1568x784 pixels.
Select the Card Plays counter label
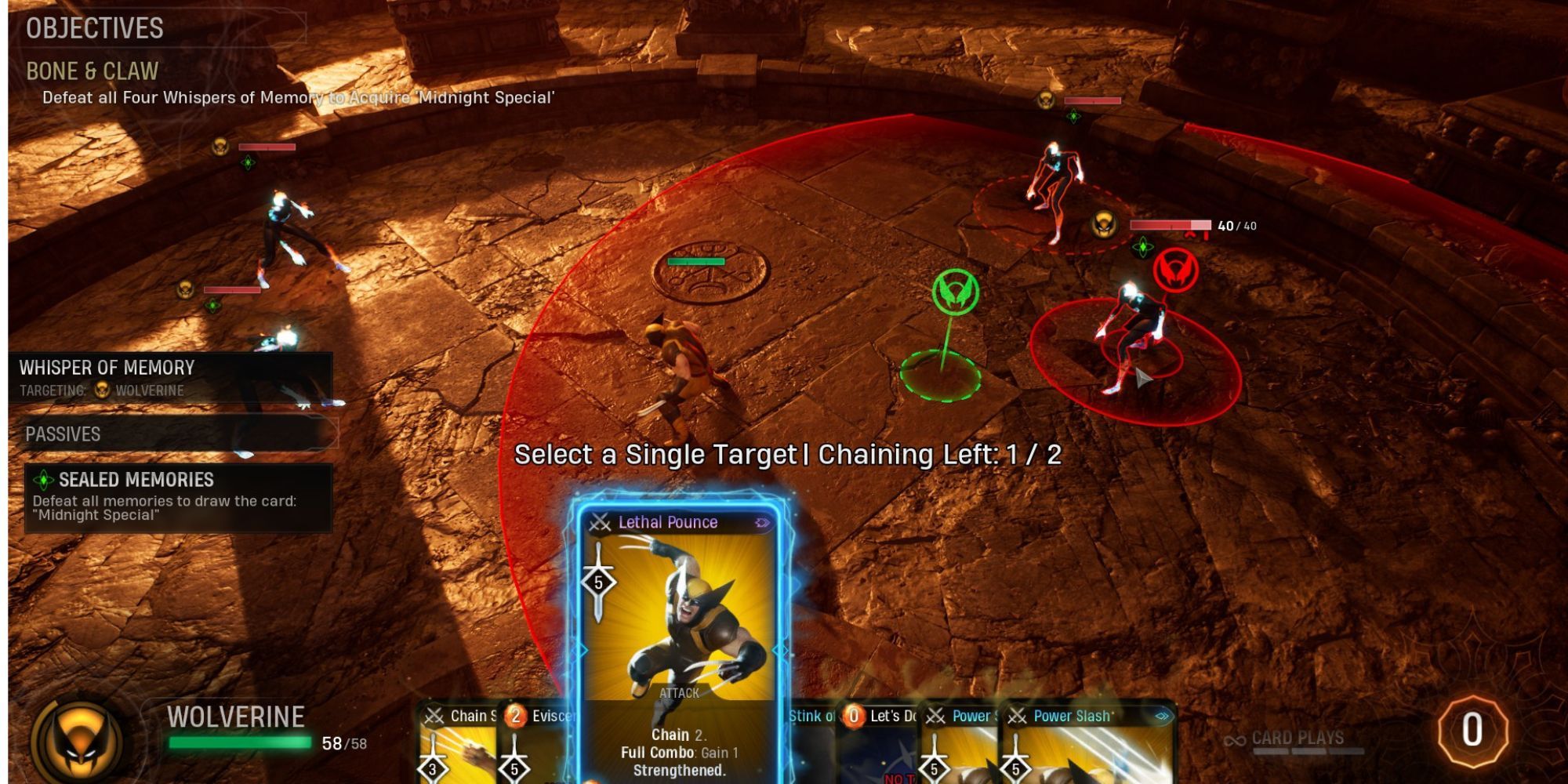coord(1298,739)
